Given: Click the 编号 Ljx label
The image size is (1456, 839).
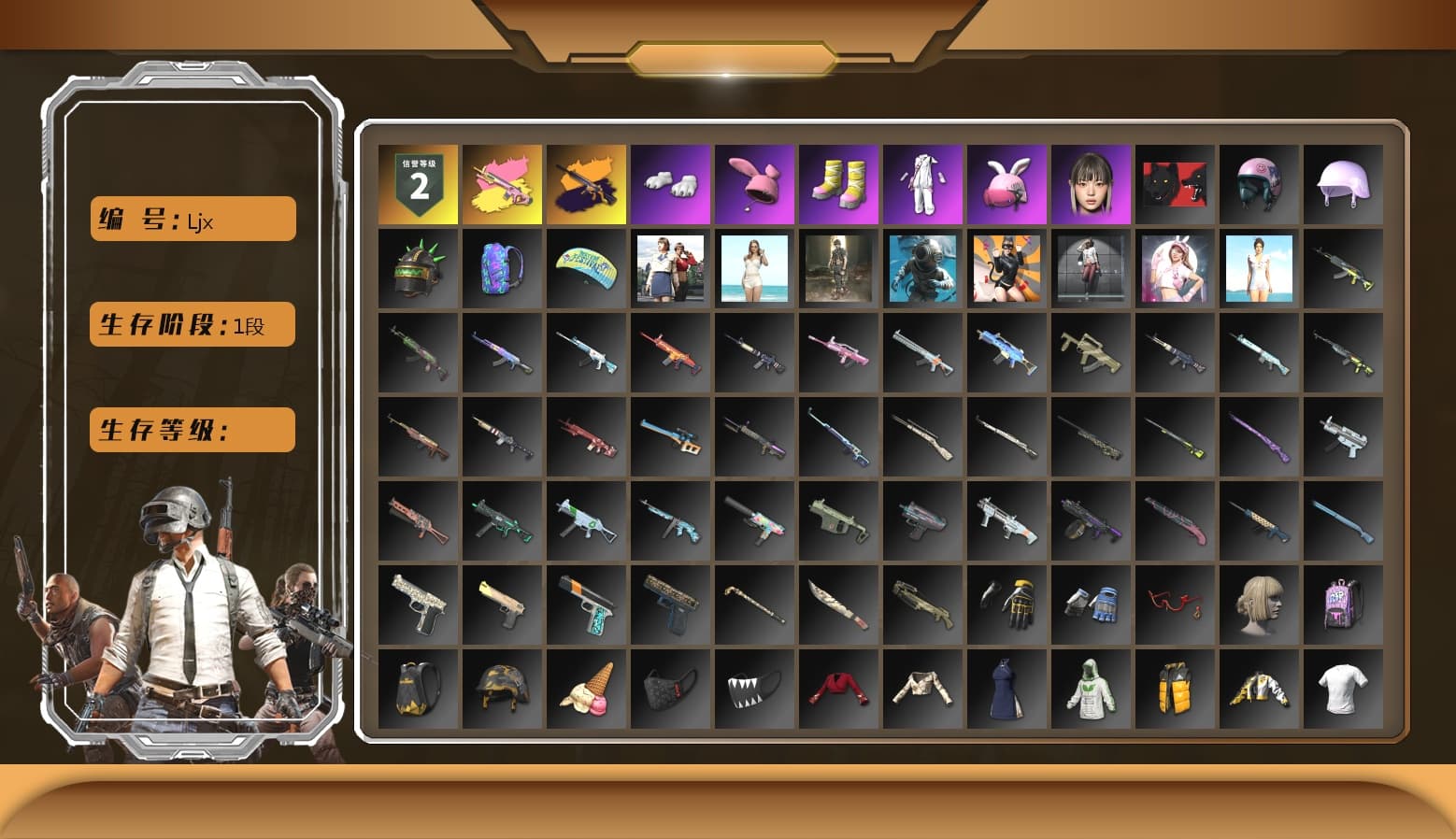Looking at the screenshot, I should [191, 218].
